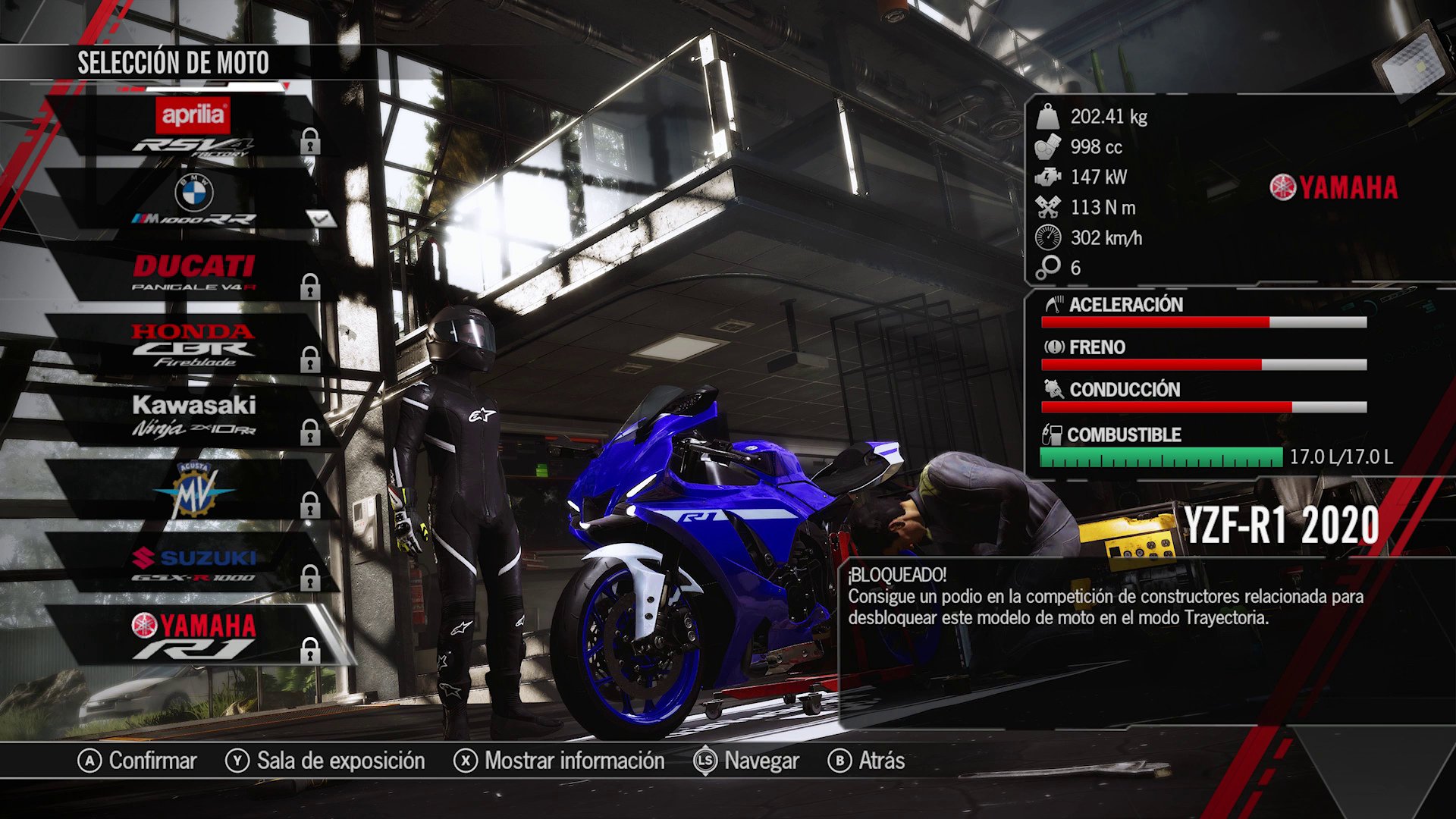Click the Combustible fuel pump icon
The image size is (1456, 819).
tap(1054, 435)
